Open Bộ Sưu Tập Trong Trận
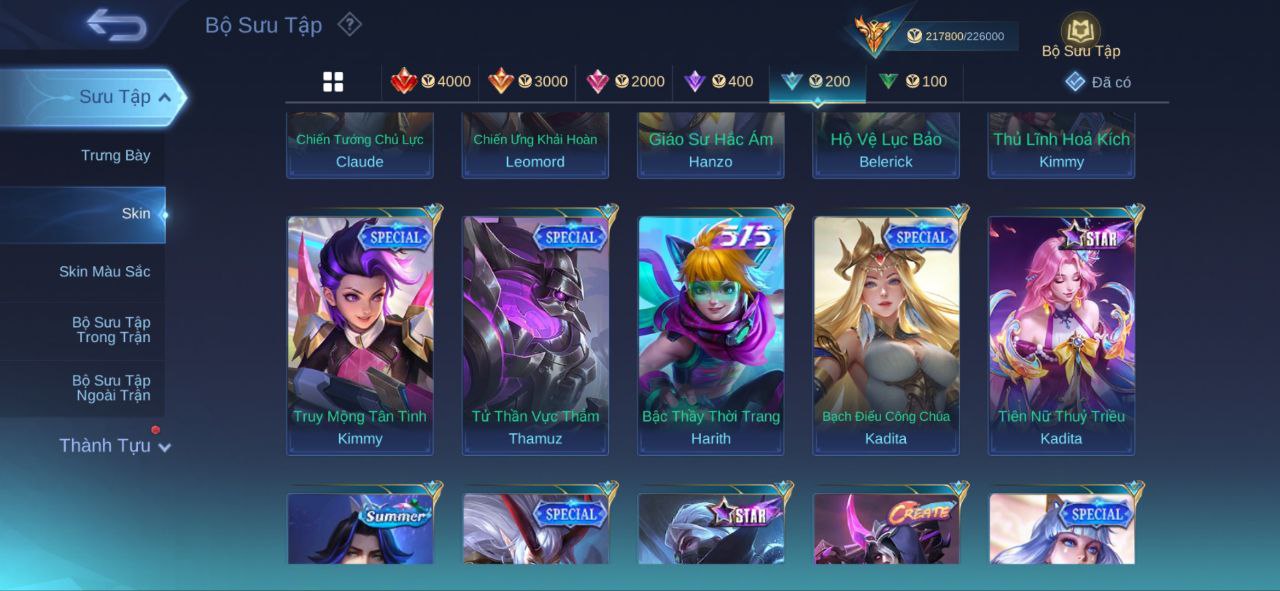 [x=110, y=330]
